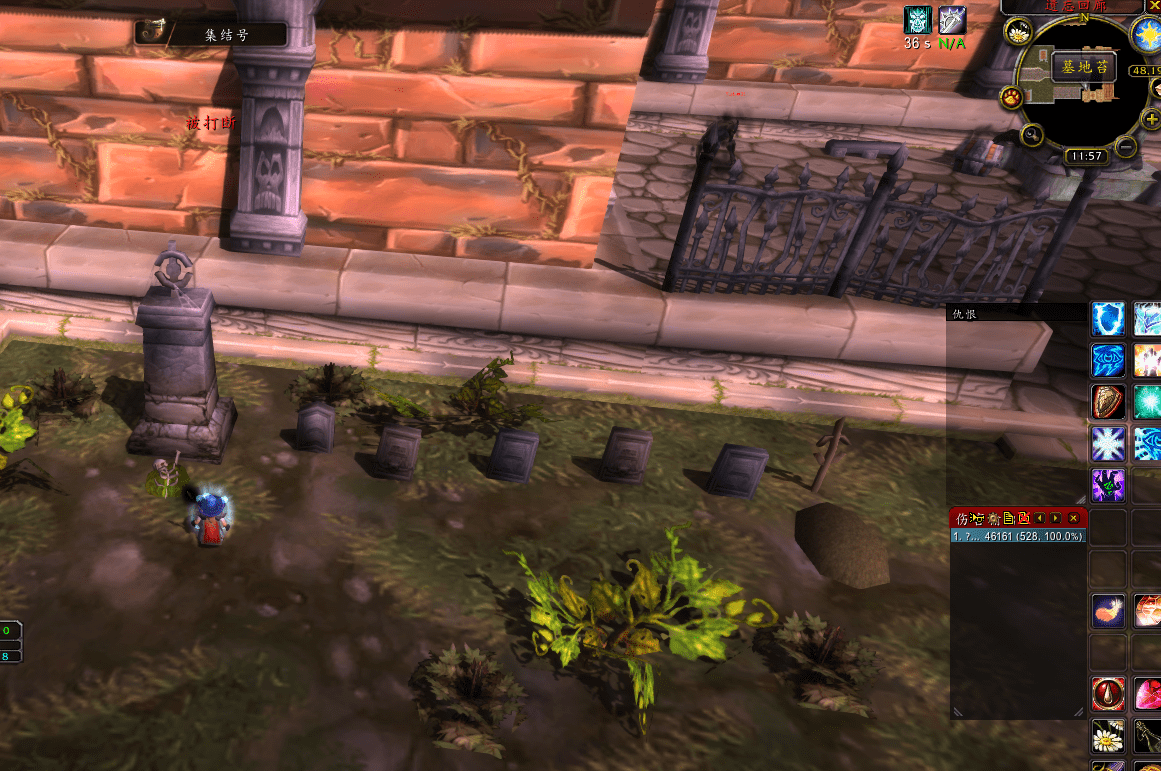
Task: Open damage meter gear settings
Action: (994, 518)
